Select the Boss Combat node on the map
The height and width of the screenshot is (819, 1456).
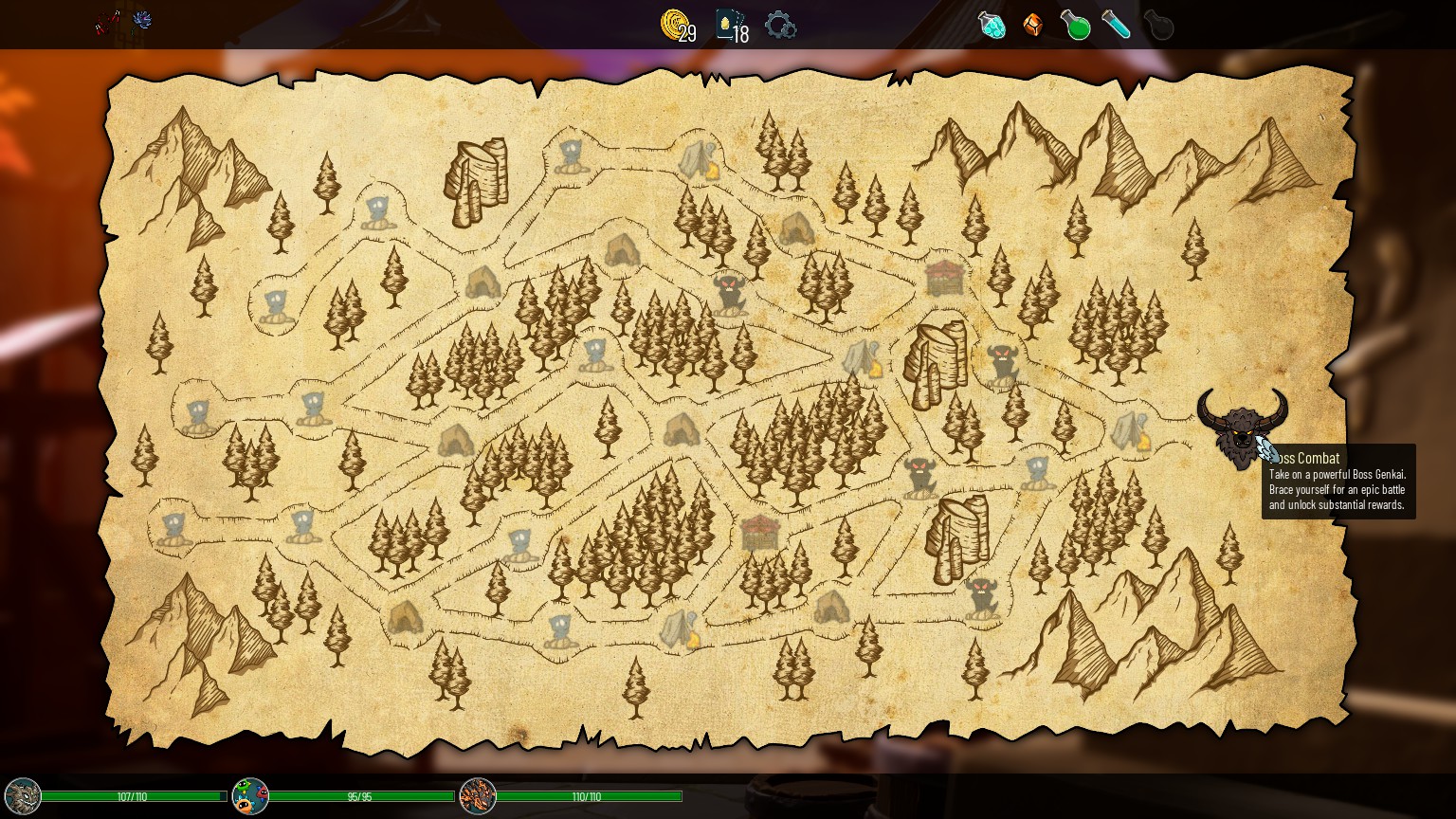(1241, 428)
